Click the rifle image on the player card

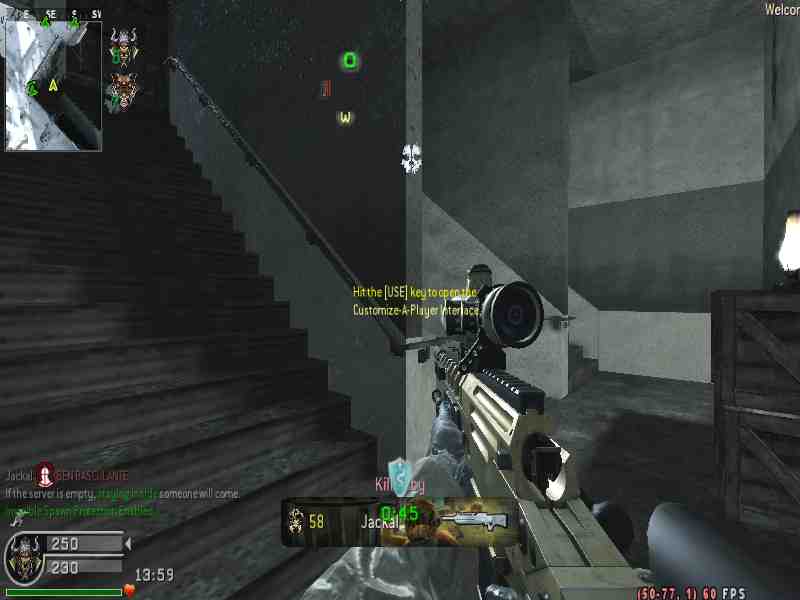(473, 520)
